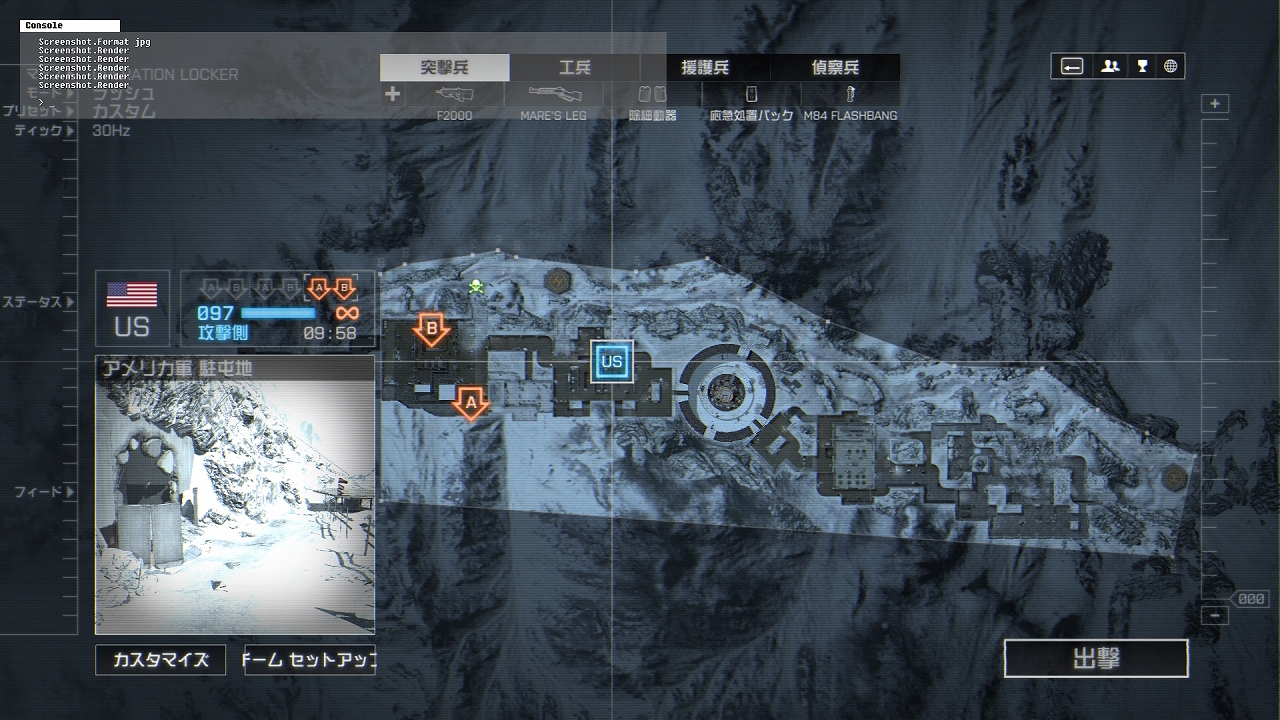The height and width of the screenshot is (720, 1280).
Task: Select the 応急処置パック first aid pack slot
Action: coord(751,102)
